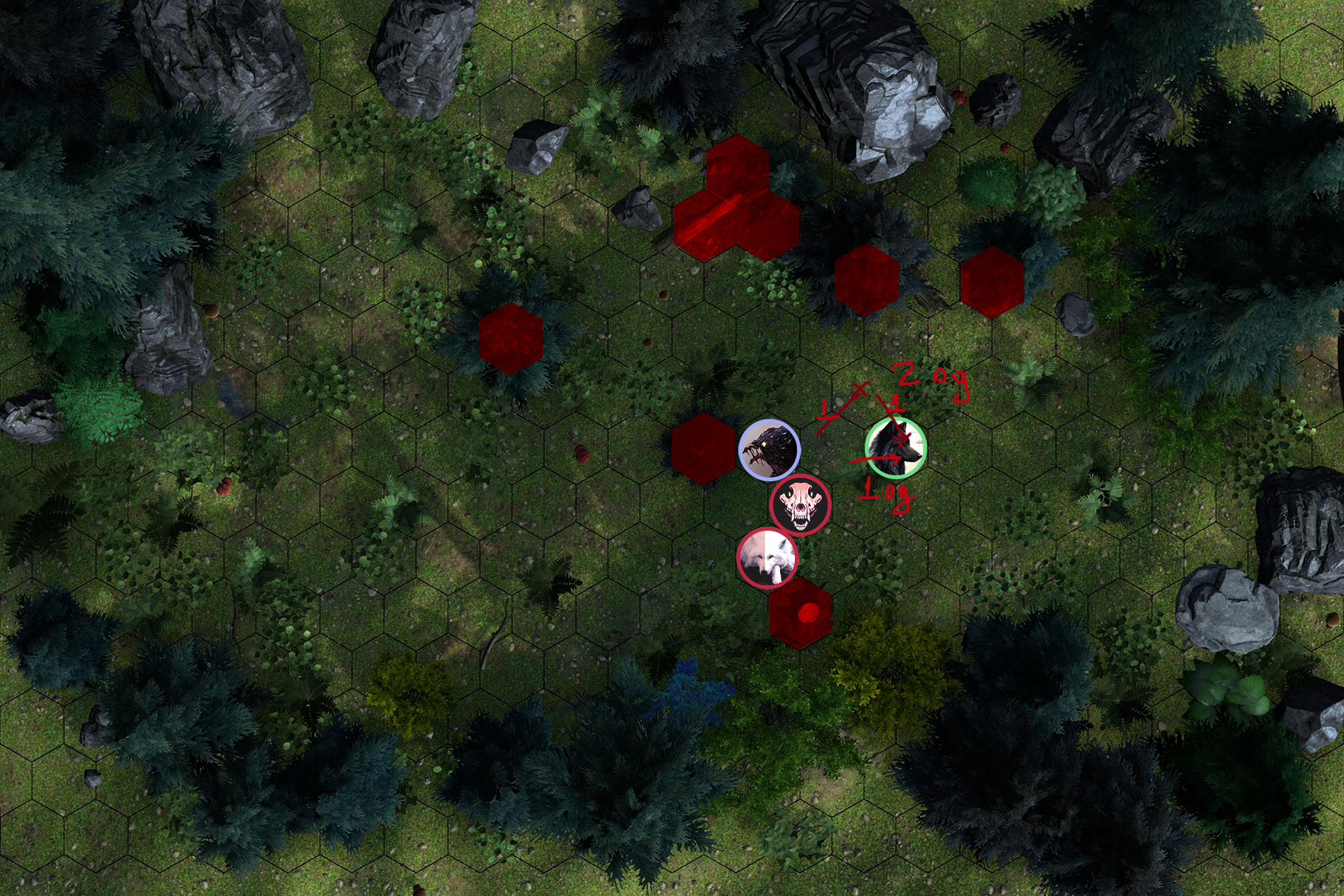Select the dark beast token with lavender ring
1344x896 pixels.
(x=769, y=450)
